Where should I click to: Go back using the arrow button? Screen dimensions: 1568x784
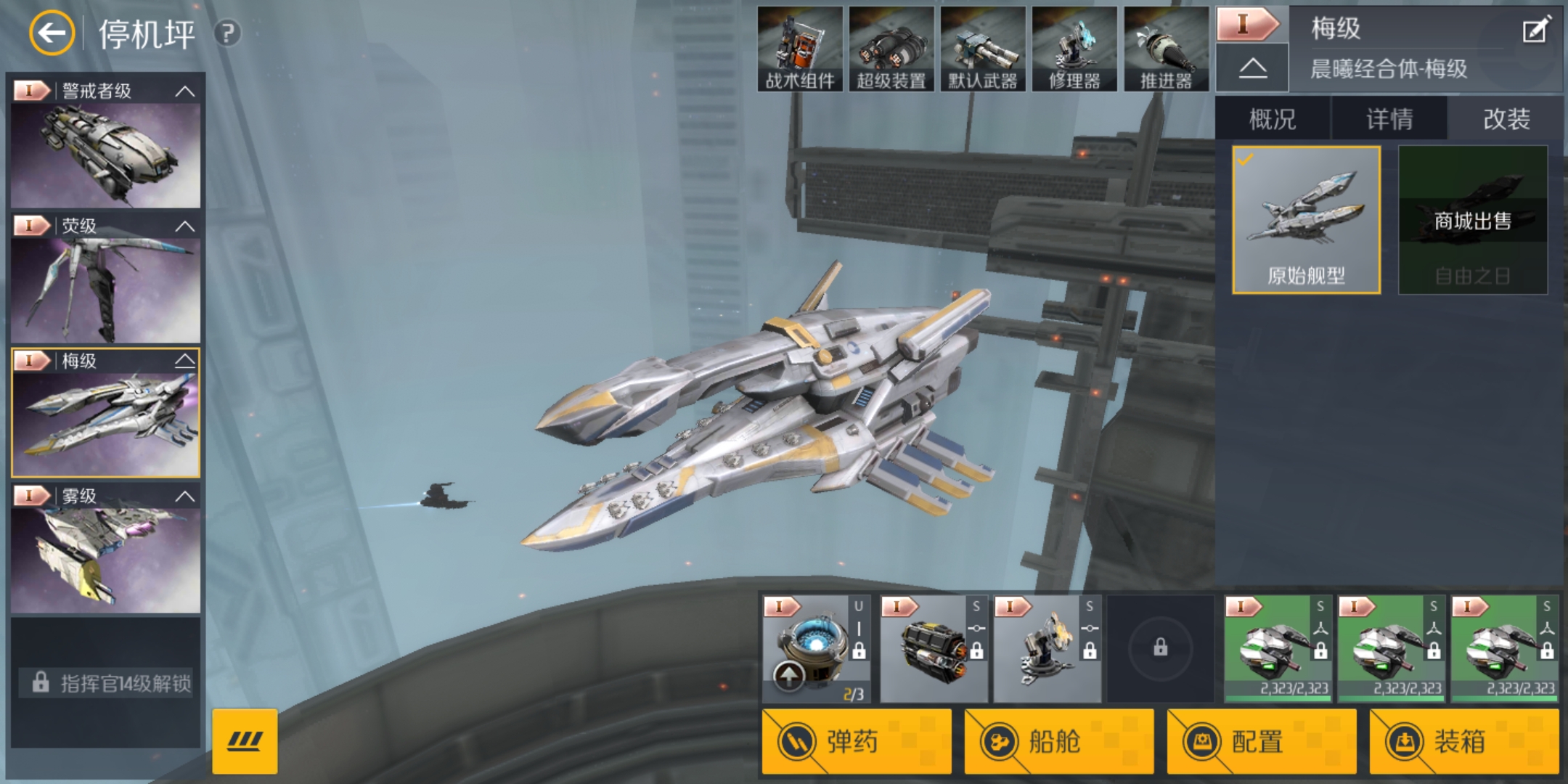point(52,33)
